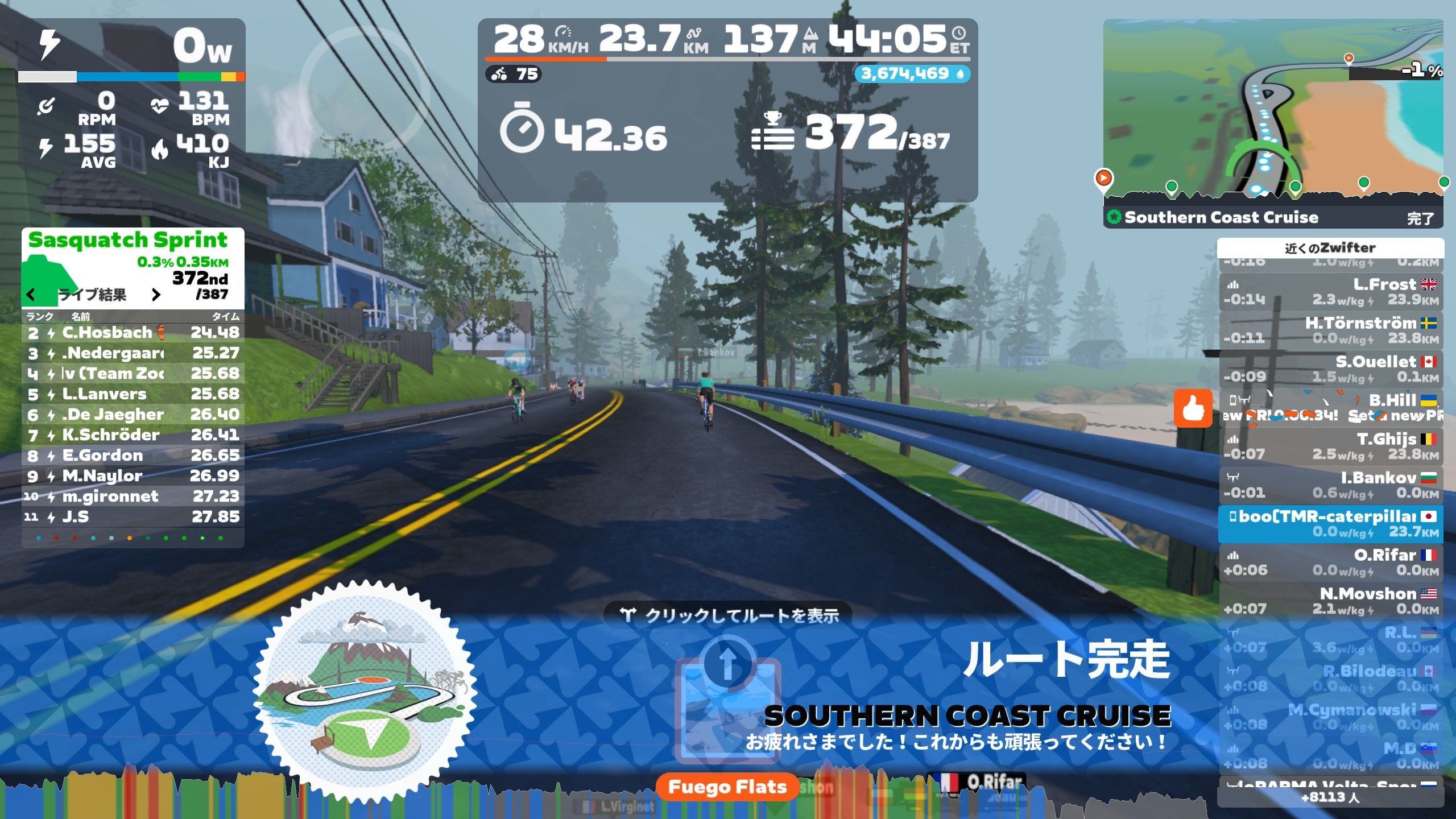Choose N.Movshon from nearby Zwifters
Screen dimensions: 1456x819
(x=1330, y=601)
